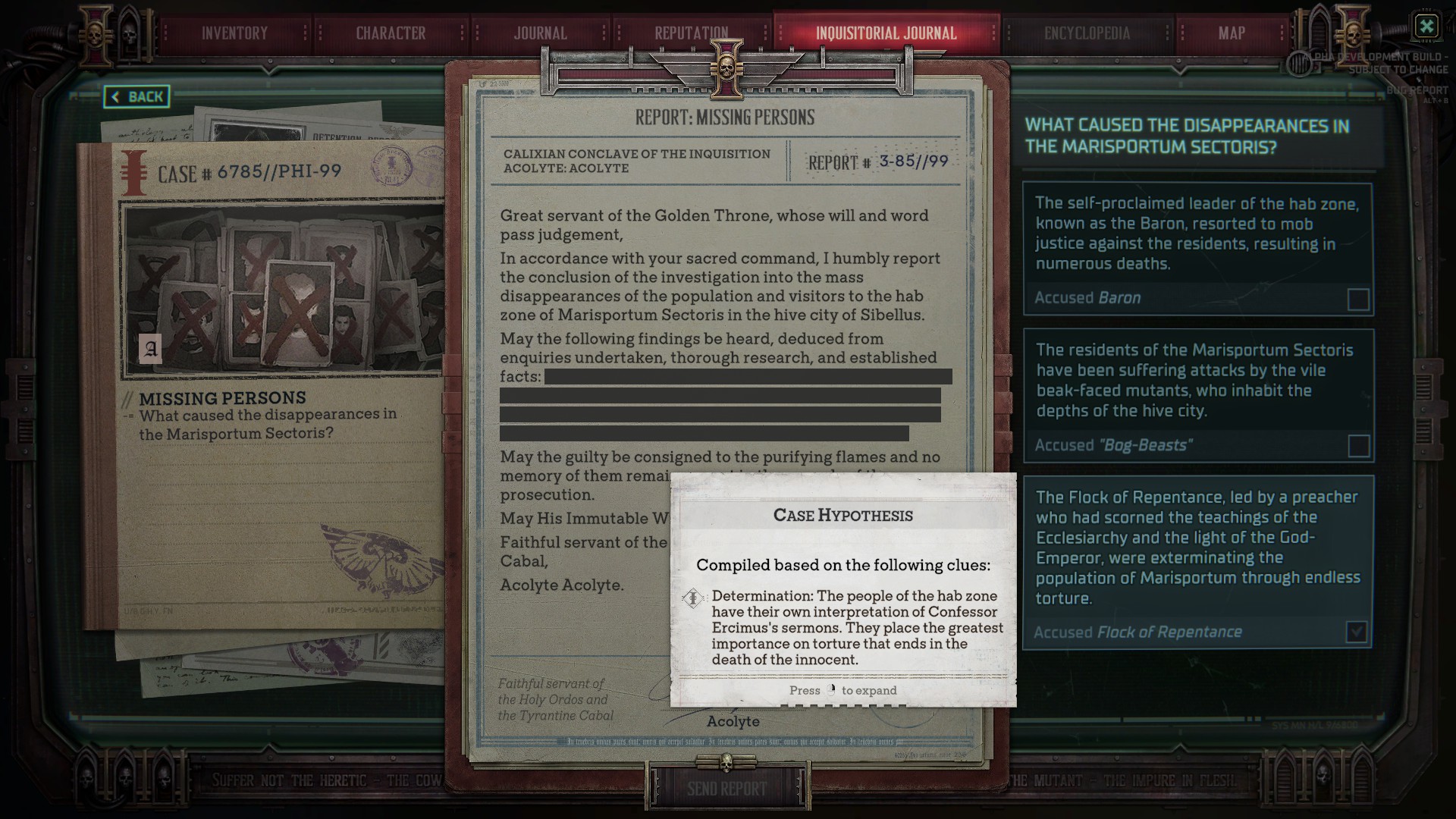The image size is (1456, 819).
Task: Click the Inquisitorial rosette atop the report
Action: click(x=726, y=68)
